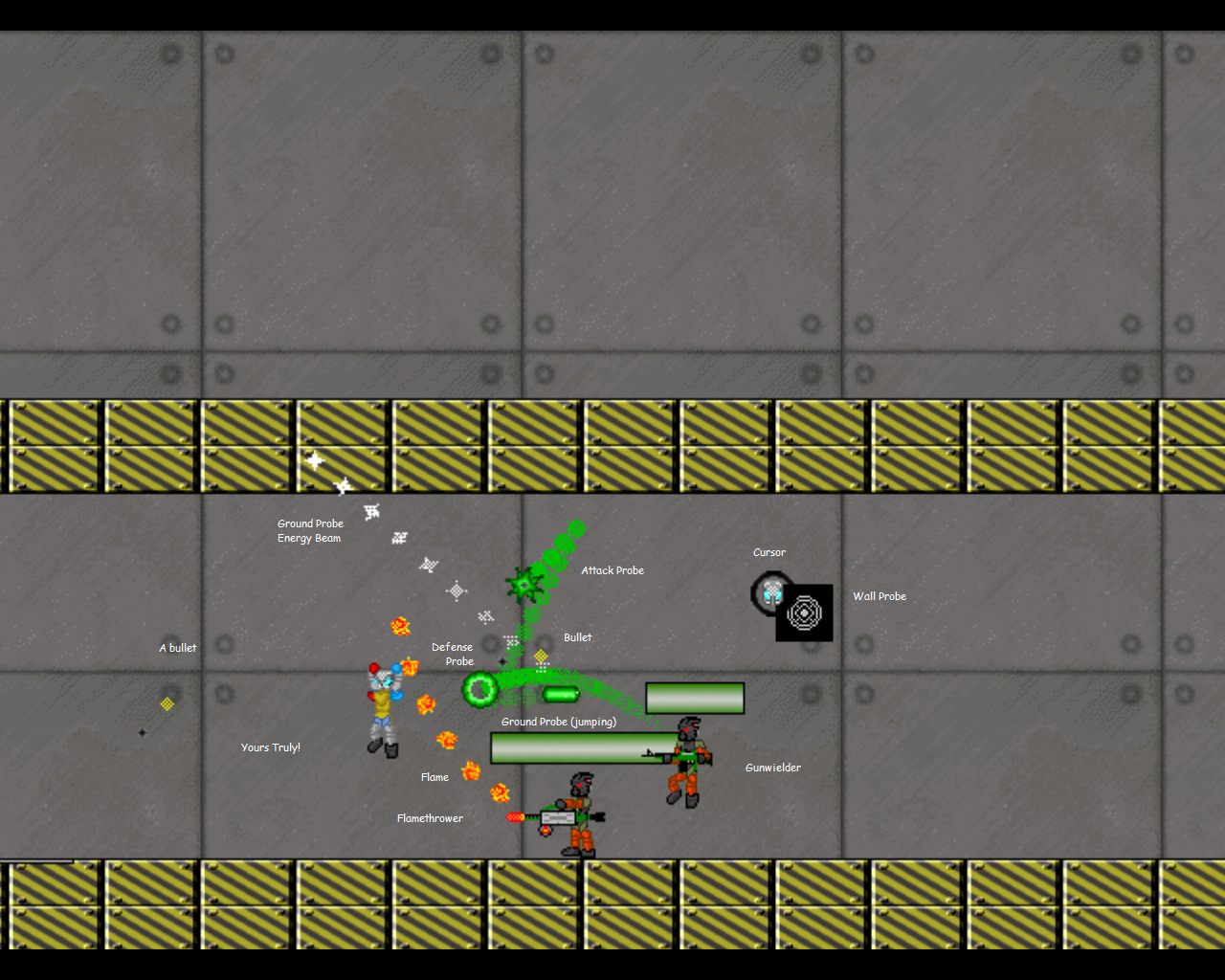Click the text 'Wall Probe'
Screen dimensions: 1225x980
tap(880, 595)
